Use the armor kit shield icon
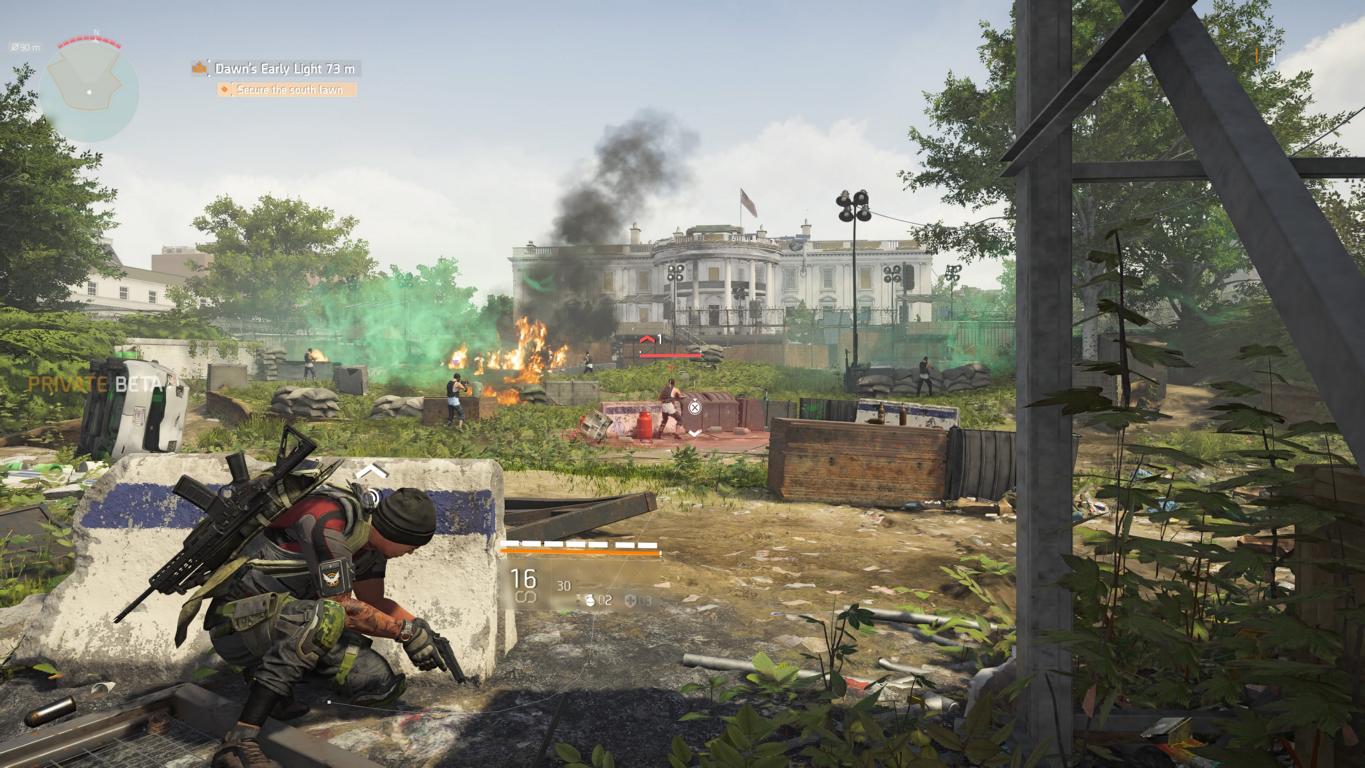This screenshot has width=1365, height=768. click(630, 600)
